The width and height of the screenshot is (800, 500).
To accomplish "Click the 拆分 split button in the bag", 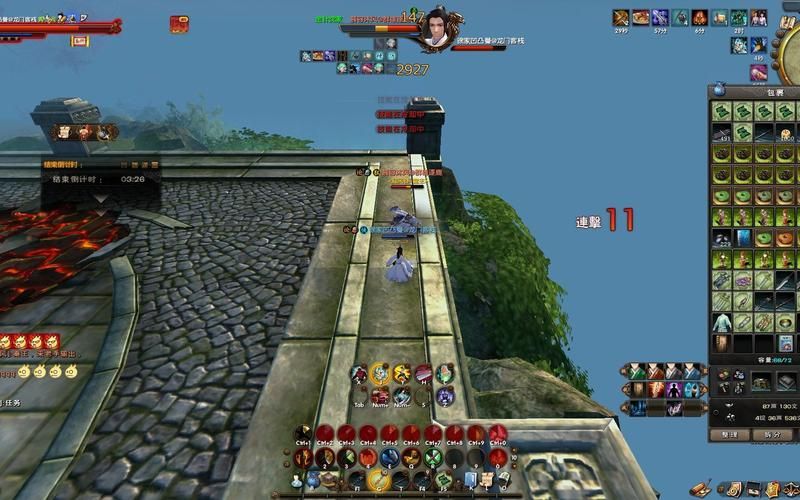I will [772, 435].
